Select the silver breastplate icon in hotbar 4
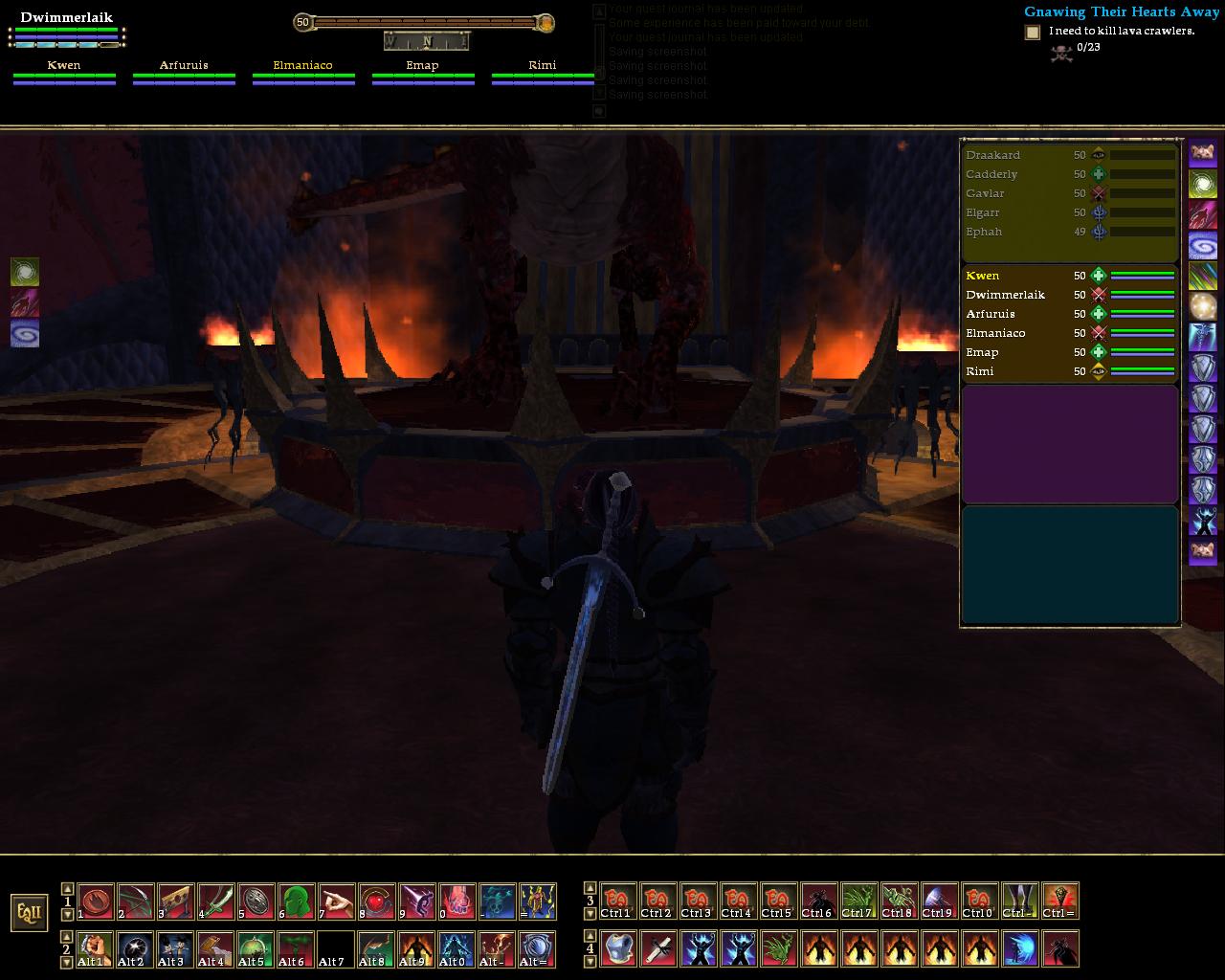This screenshot has height=980, width=1225. tap(618, 949)
